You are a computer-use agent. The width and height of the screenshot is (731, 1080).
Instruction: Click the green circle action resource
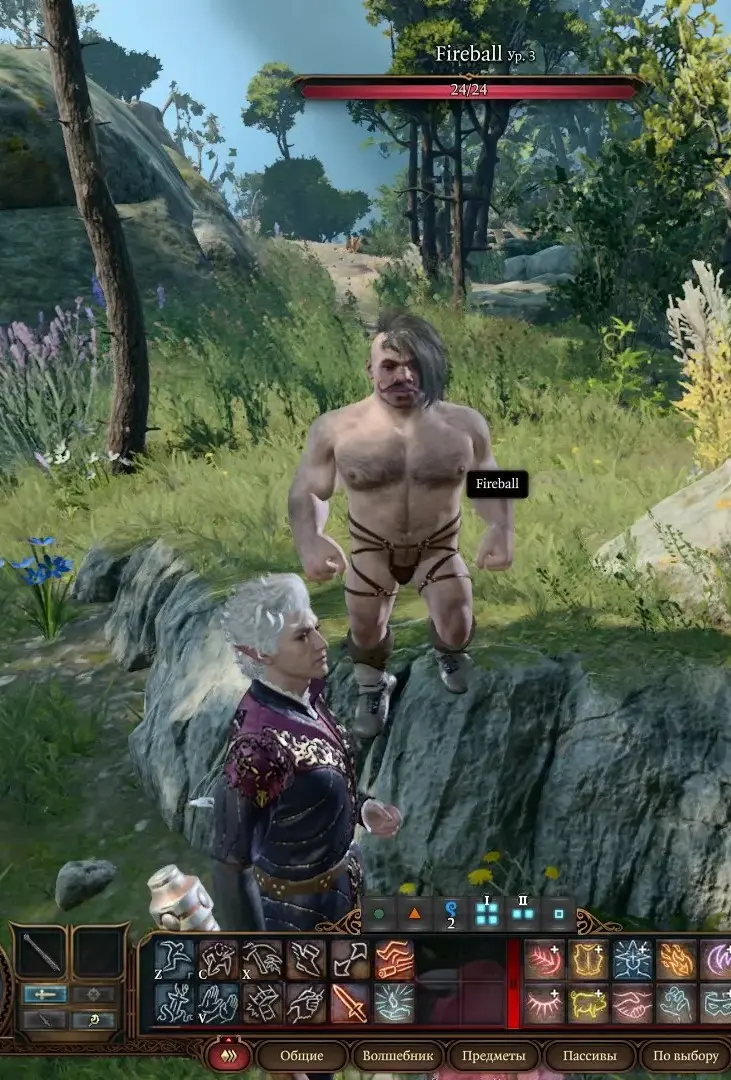(379, 913)
